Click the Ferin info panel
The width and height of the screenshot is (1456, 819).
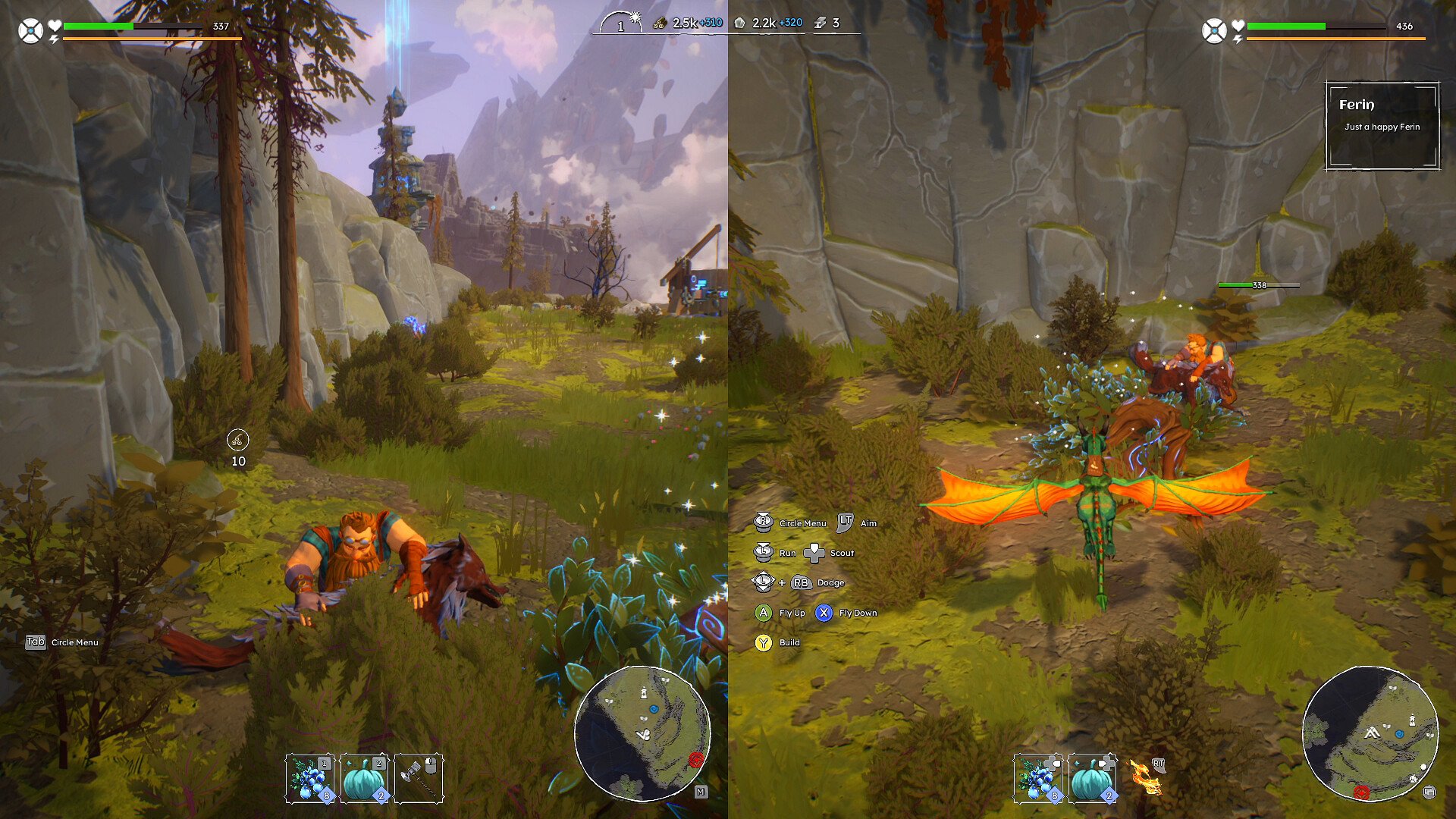coord(1382,125)
